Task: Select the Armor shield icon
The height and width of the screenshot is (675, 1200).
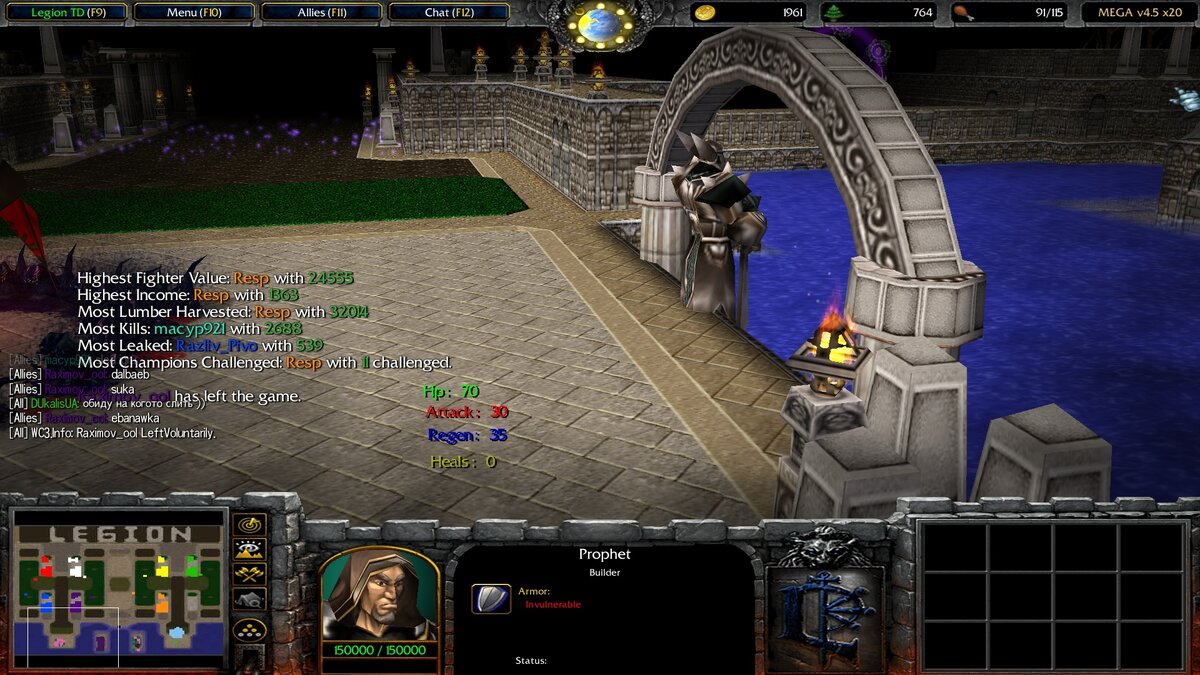Action: (x=491, y=598)
